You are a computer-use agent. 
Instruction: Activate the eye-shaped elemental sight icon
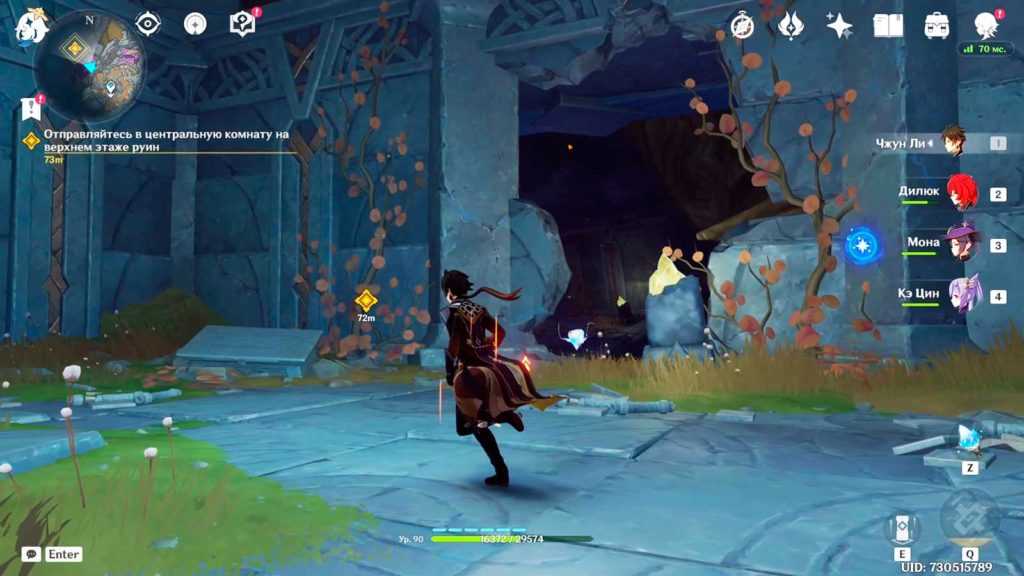(148, 23)
